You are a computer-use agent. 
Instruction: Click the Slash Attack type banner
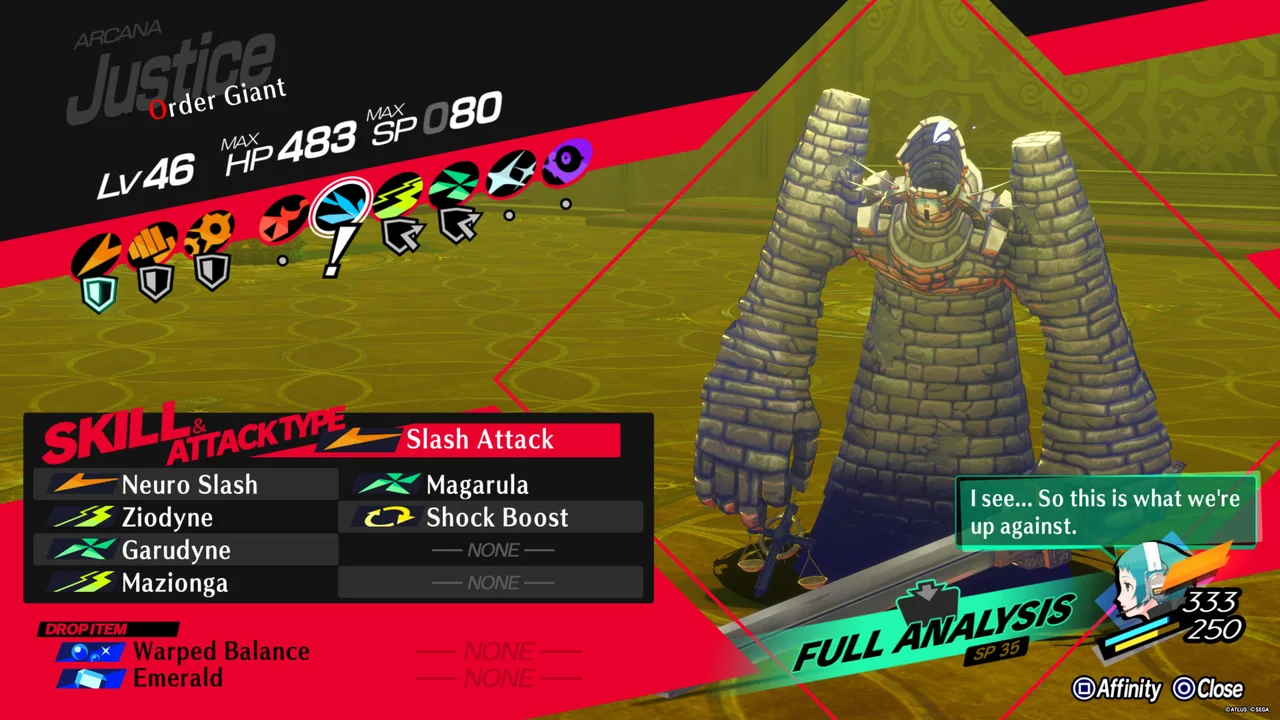480,439
